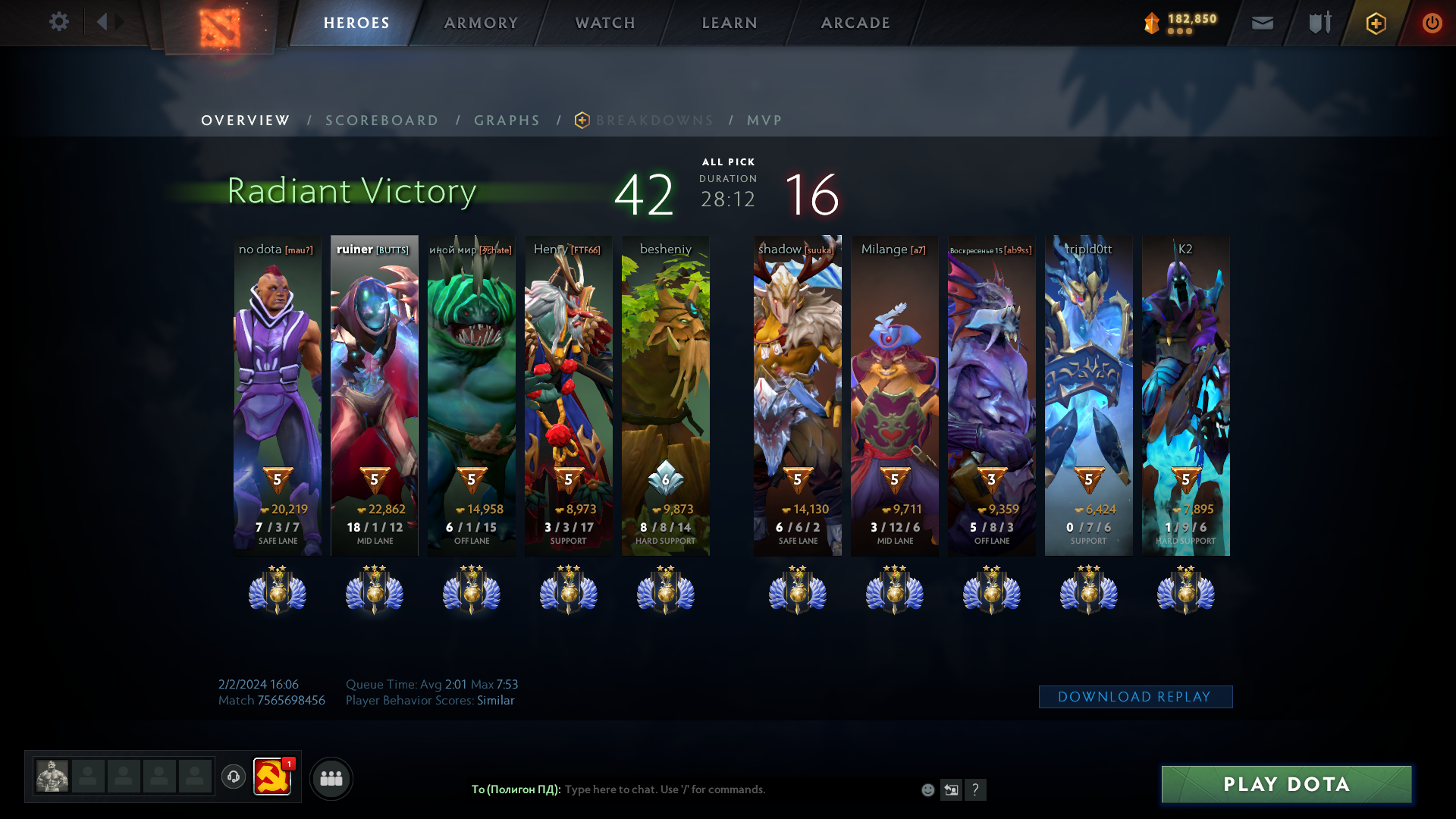Go back with the left arrow
This screenshot has width=1456, height=819.
[102, 22]
